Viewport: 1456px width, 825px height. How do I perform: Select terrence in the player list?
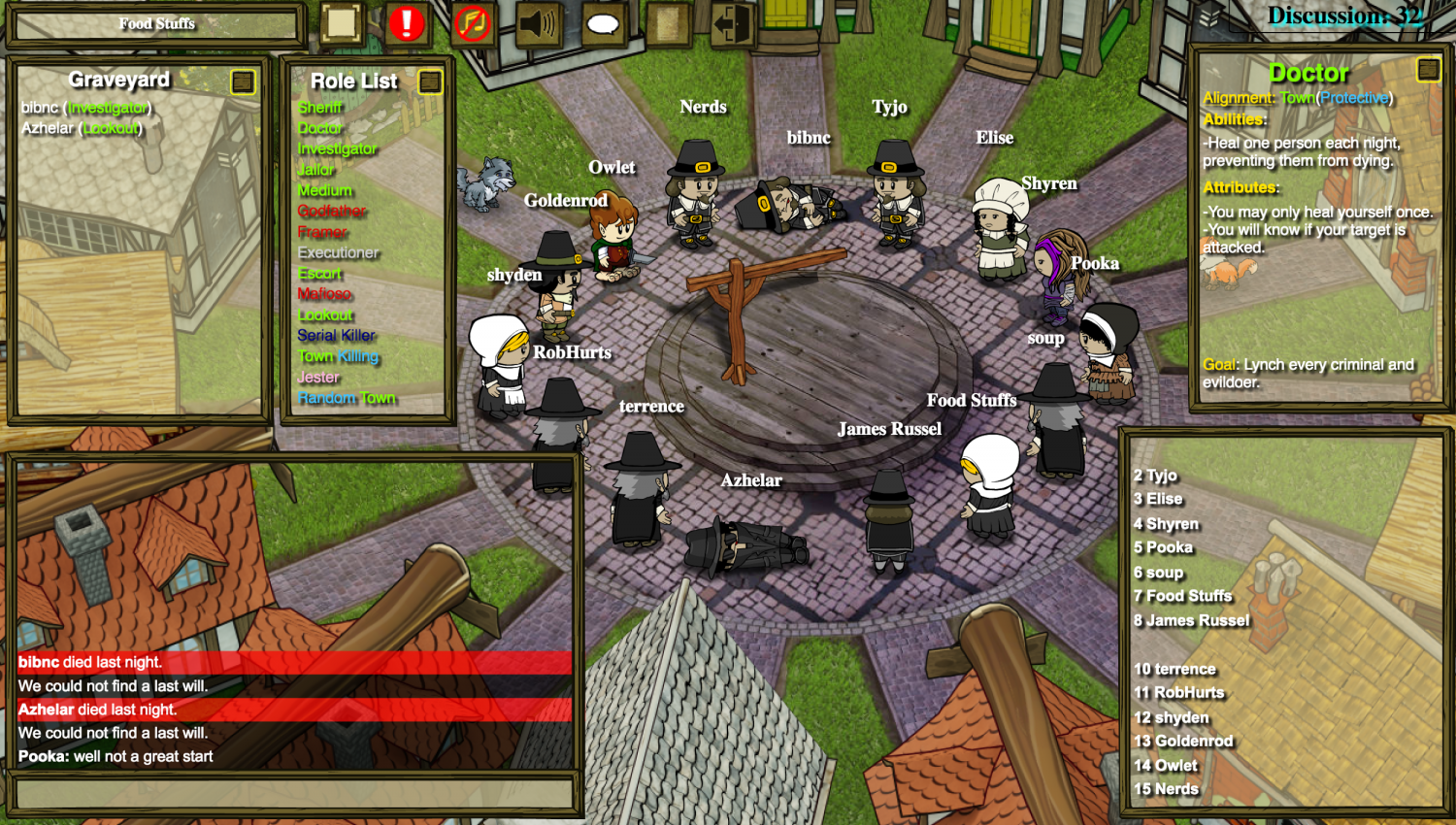click(x=1175, y=669)
